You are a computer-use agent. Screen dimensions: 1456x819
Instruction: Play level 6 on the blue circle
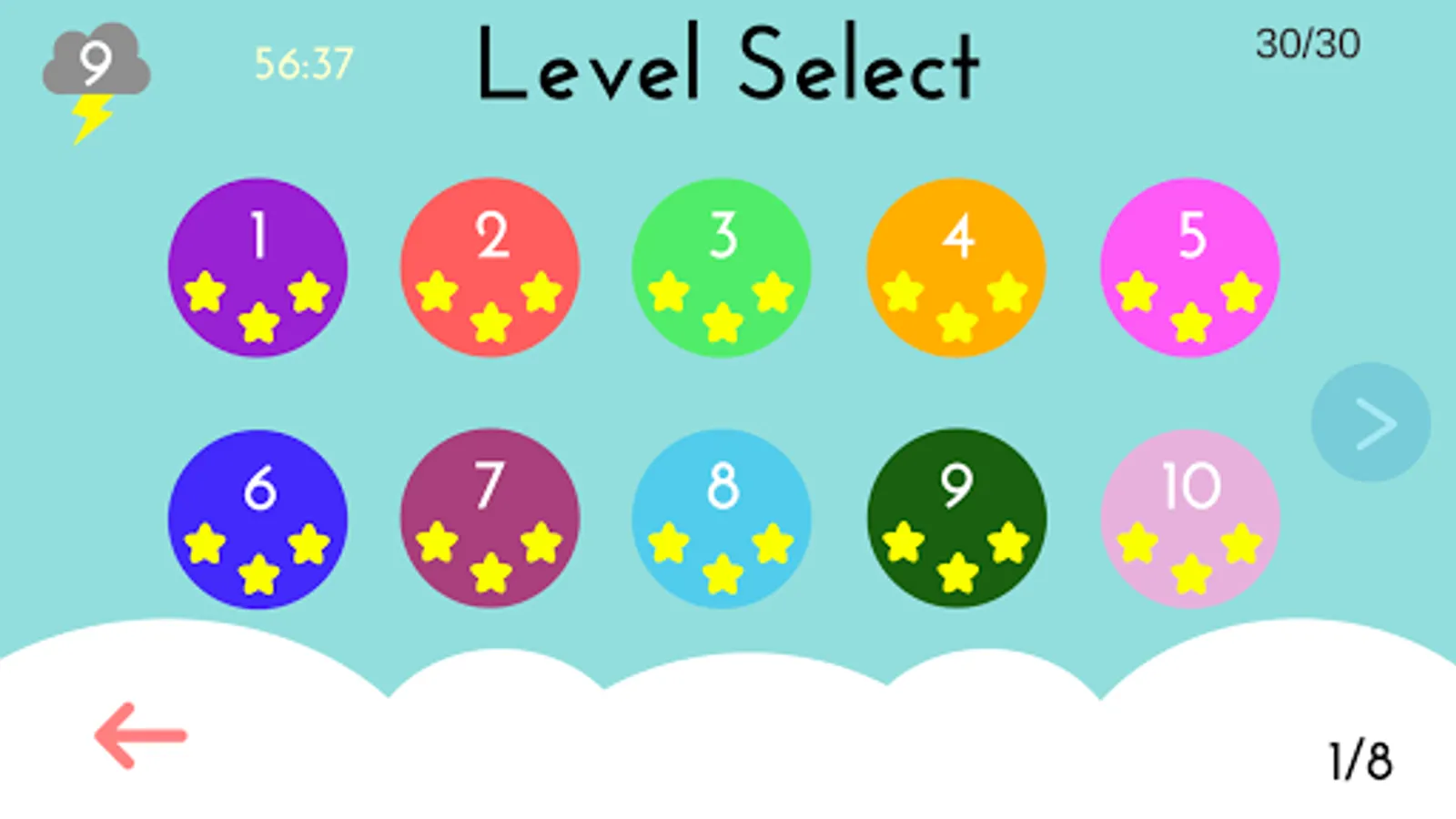[258, 519]
